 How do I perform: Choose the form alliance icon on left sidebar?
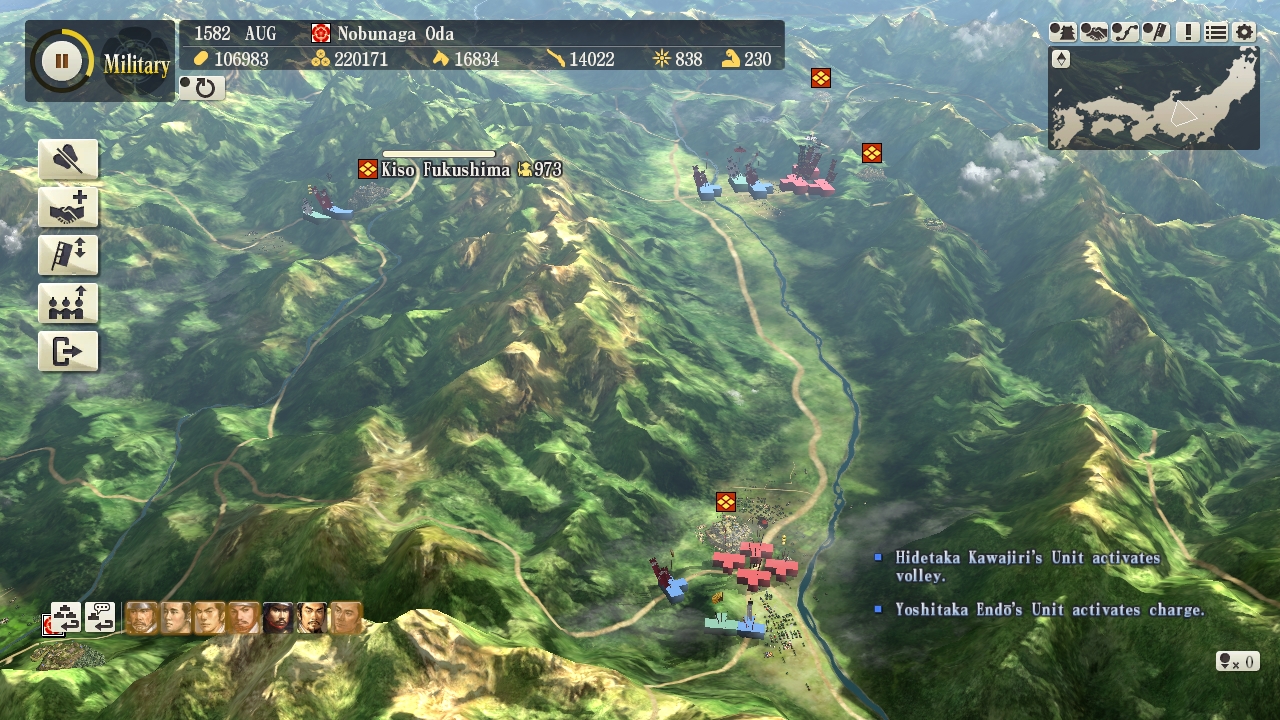(x=68, y=207)
